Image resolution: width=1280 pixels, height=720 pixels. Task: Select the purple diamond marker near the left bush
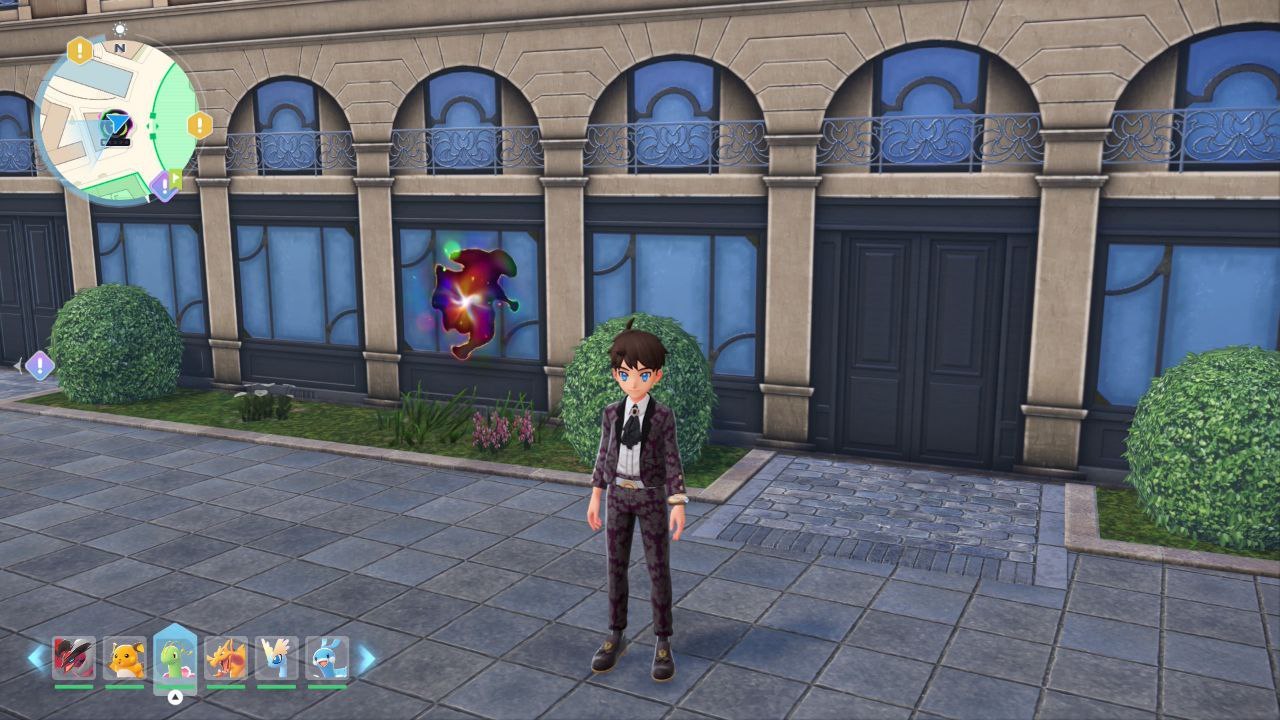click(x=39, y=365)
